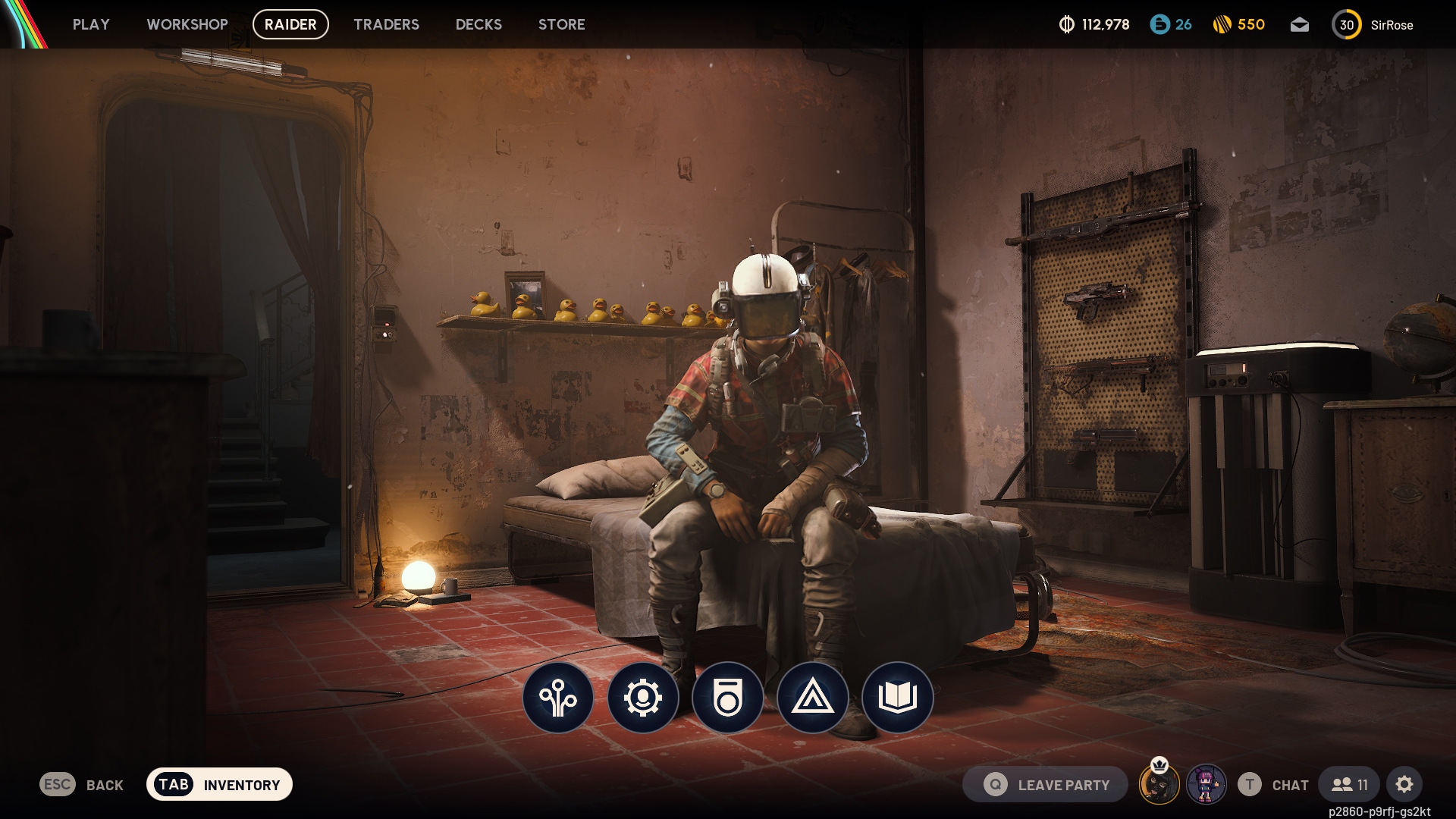Screen dimensions: 1456x819
Task: Open the SirRose player profile
Action: coord(1373,25)
